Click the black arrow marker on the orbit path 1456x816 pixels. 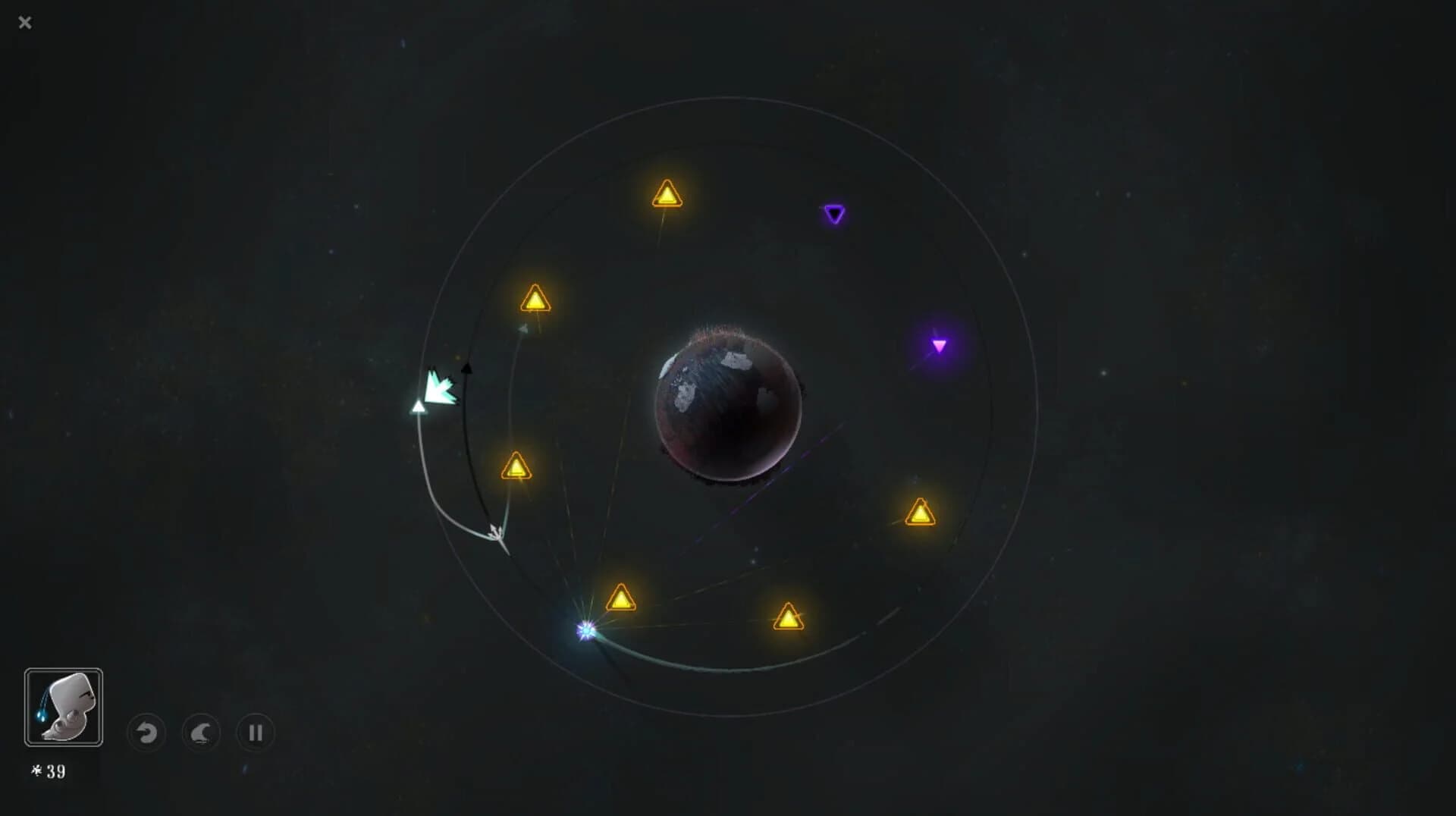tap(468, 370)
